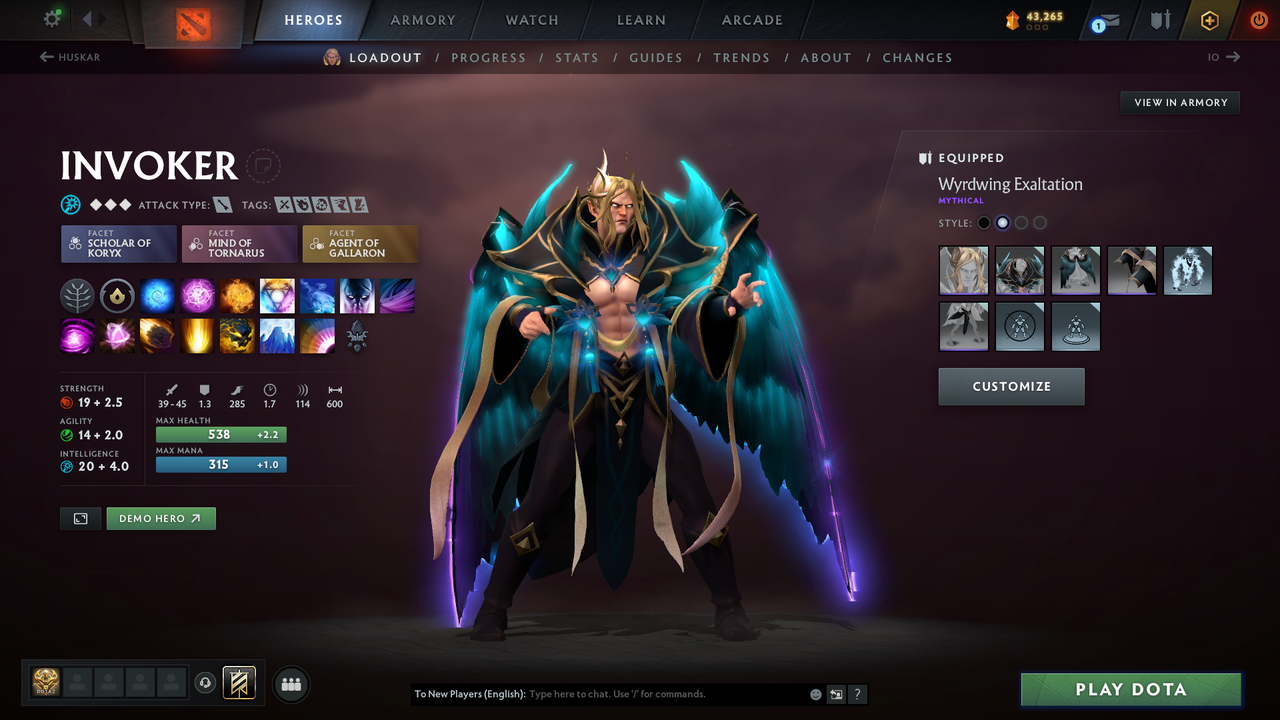The image size is (1280, 720).
Task: Click the friends list icon near chat
Action: pyautogui.click(x=290, y=684)
